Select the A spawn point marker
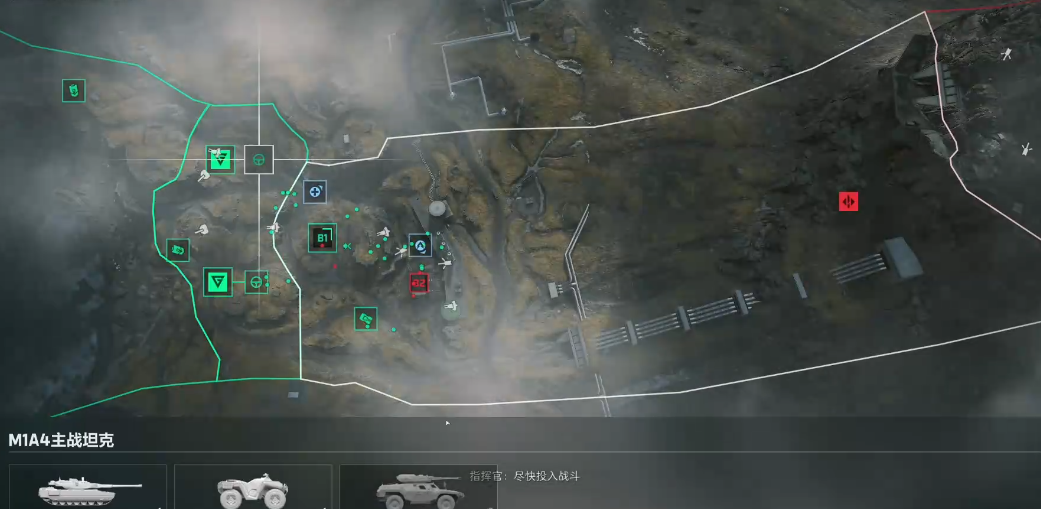1041x509 pixels. pos(420,245)
